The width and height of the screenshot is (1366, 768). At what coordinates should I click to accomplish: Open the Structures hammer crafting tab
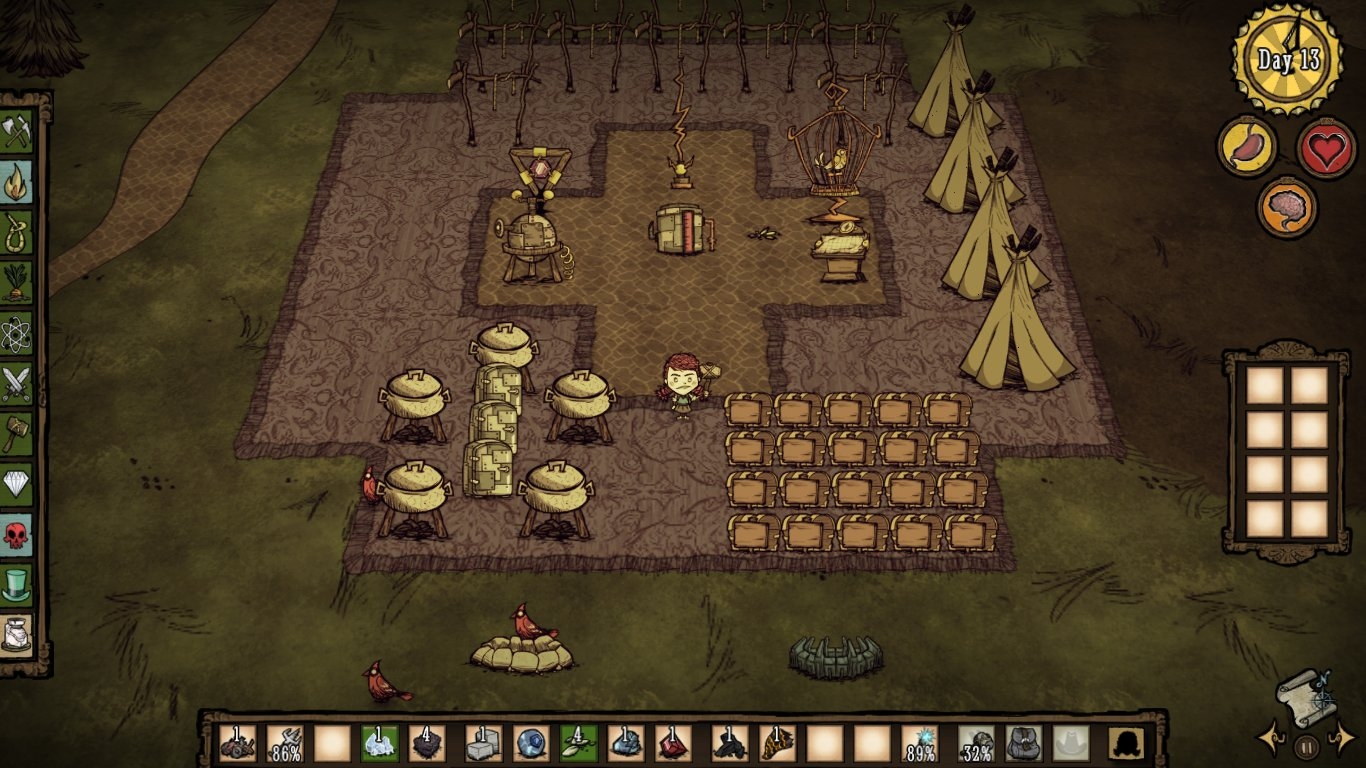click(x=17, y=433)
